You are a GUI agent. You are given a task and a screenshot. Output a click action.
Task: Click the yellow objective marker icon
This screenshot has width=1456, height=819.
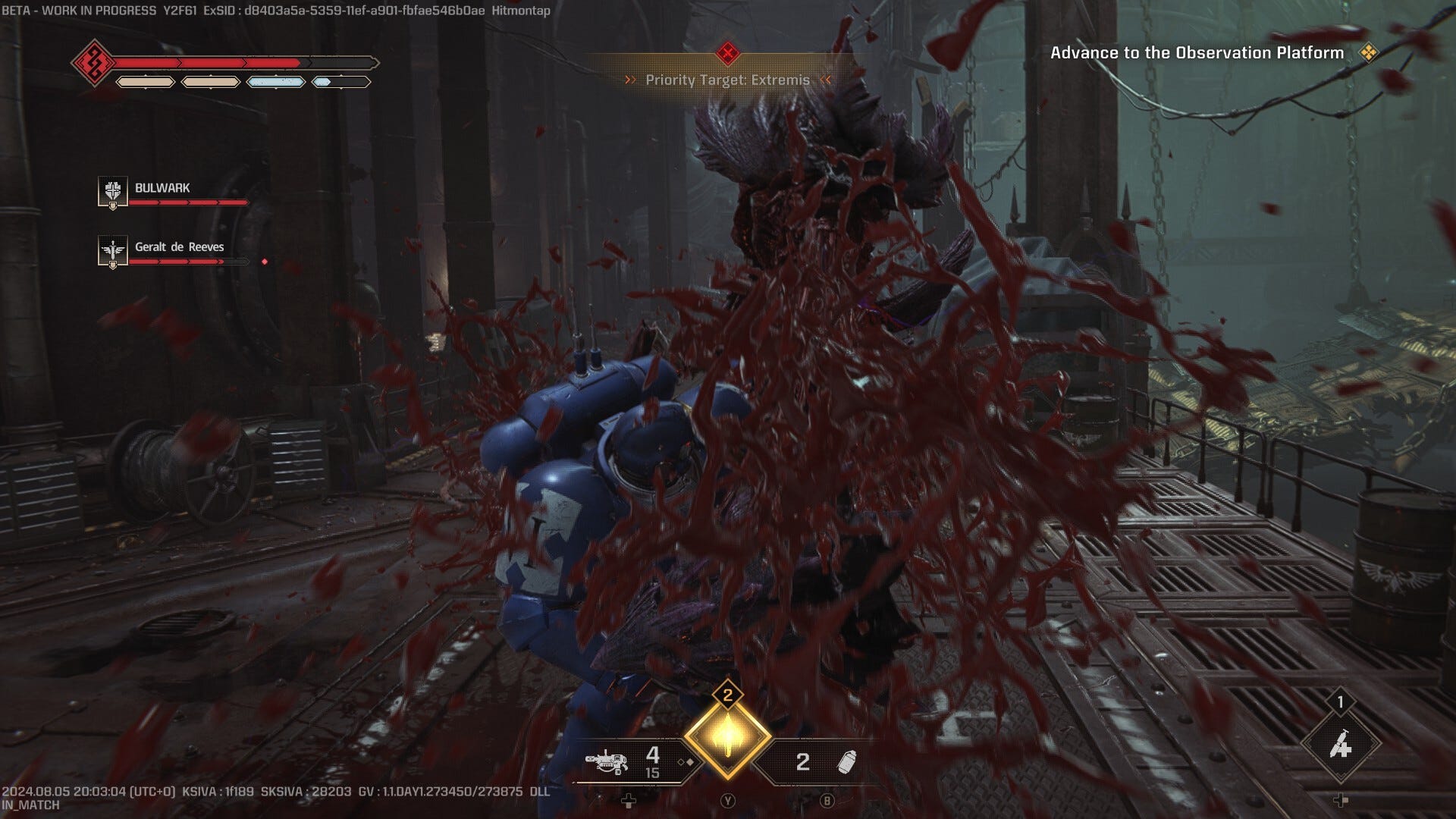point(1368,53)
